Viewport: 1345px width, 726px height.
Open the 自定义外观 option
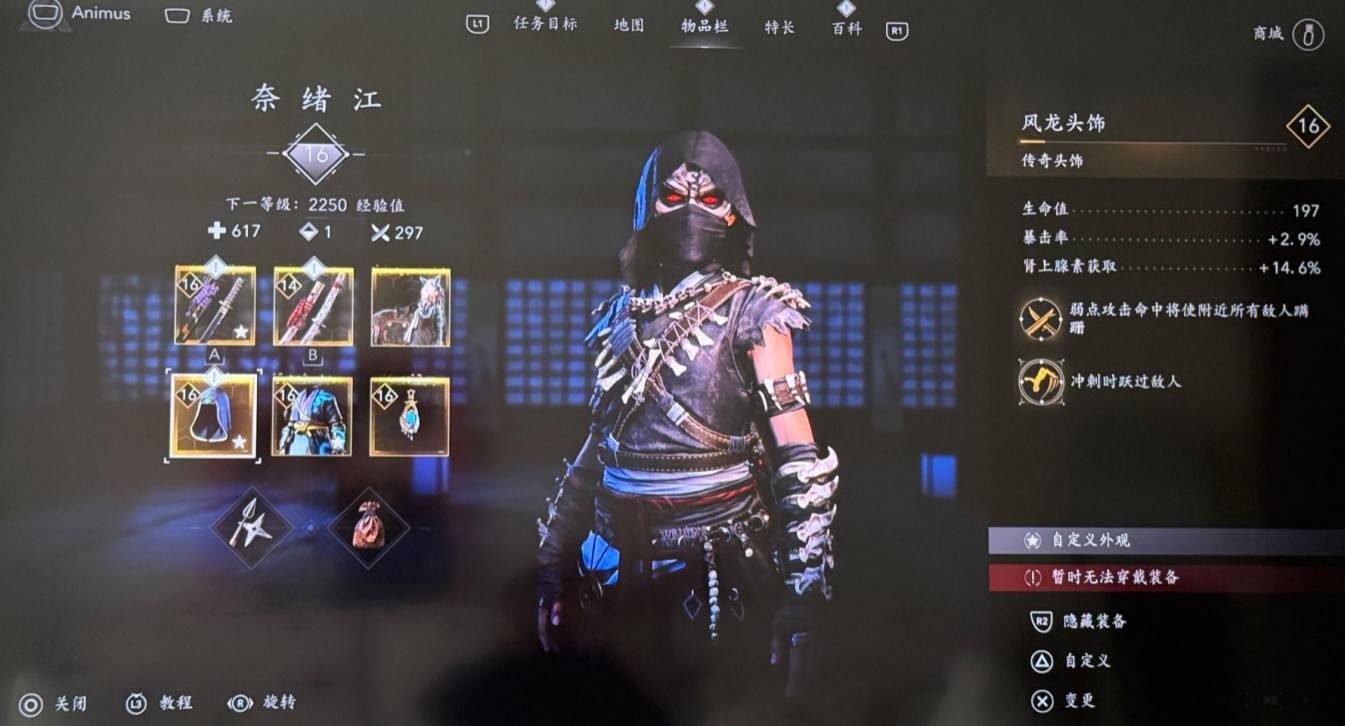click(x=1090, y=540)
